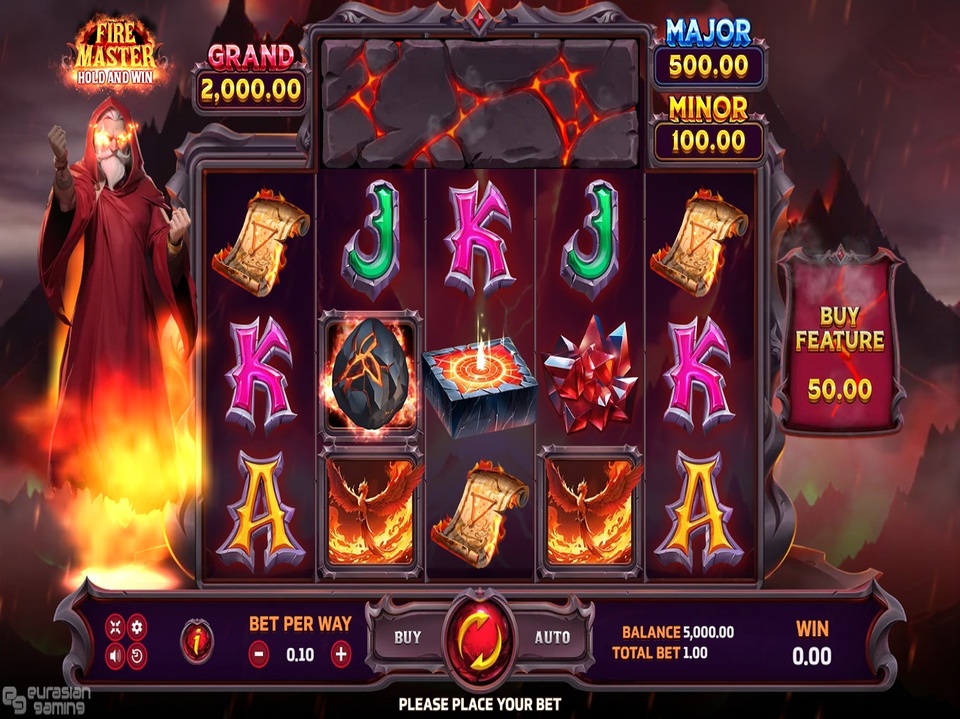Open the BUY menu button
The image size is (960, 719).
[408, 637]
